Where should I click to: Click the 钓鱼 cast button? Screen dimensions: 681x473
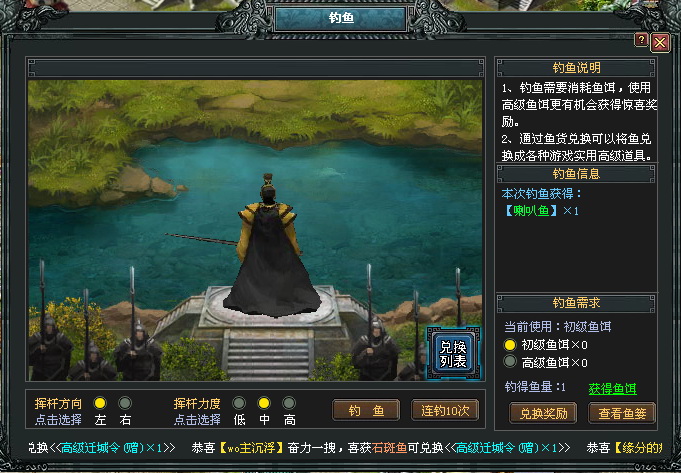tap(366, 410)
